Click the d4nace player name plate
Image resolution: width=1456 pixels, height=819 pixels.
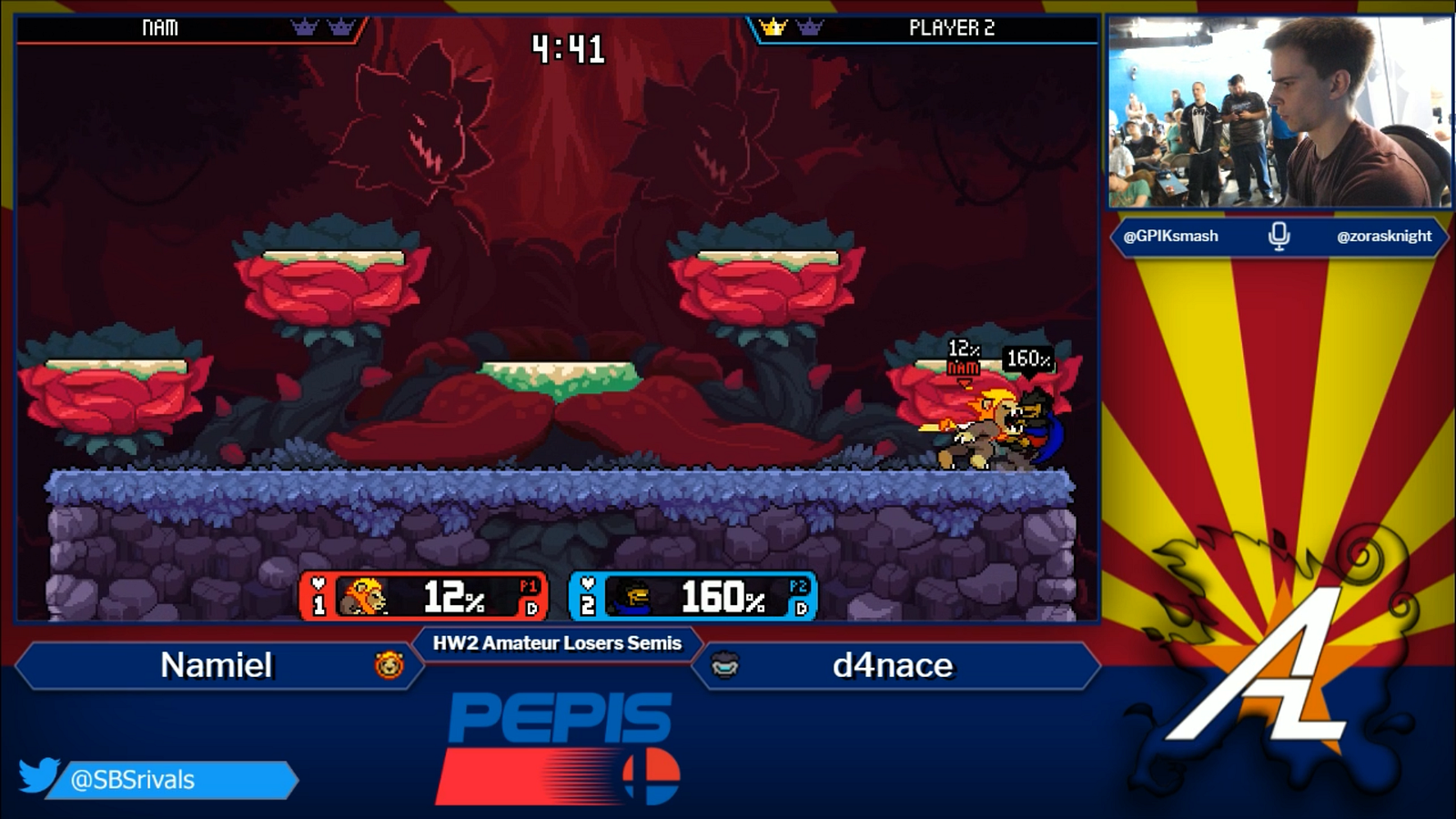pyautogui.click(x=893, y=665)
